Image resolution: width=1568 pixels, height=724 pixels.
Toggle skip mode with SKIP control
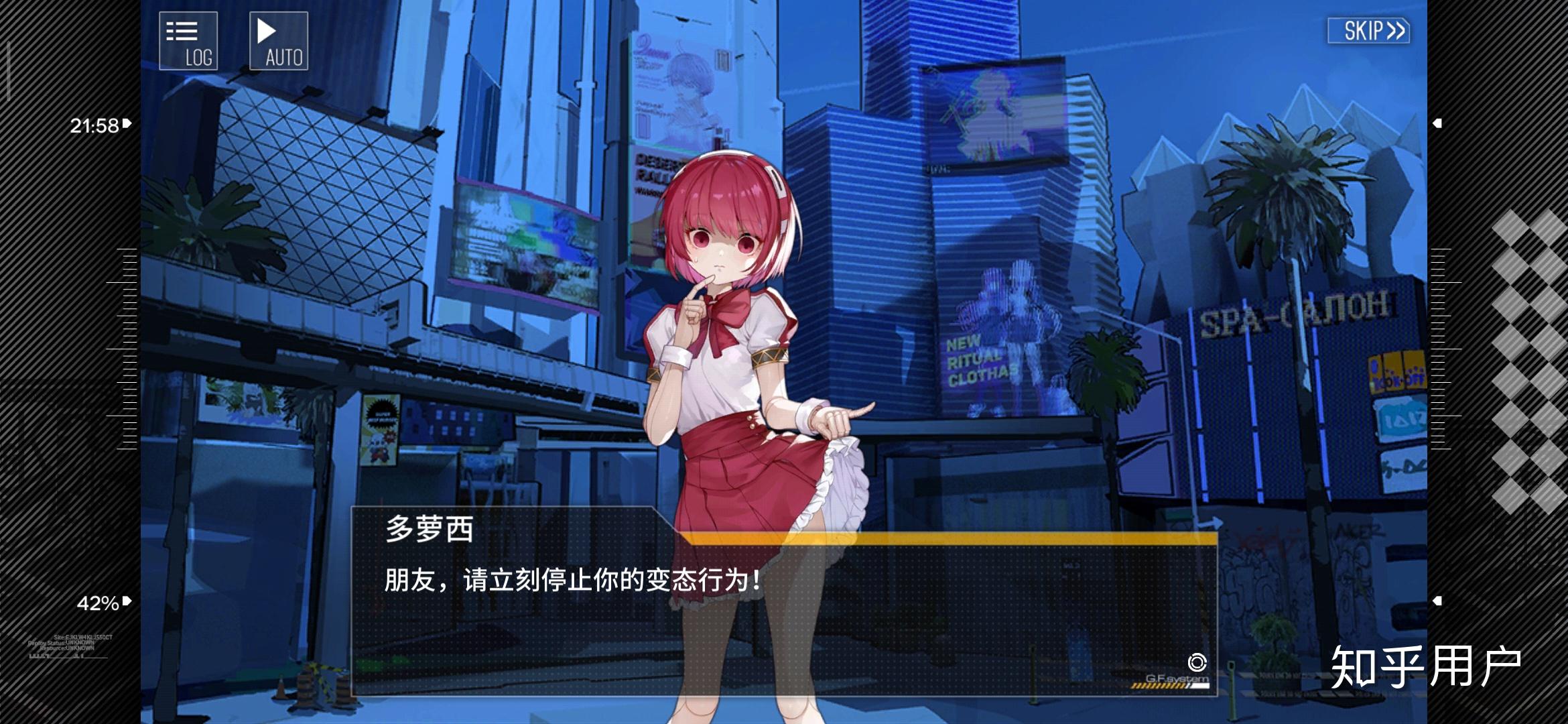click(x=1368, y=30)
